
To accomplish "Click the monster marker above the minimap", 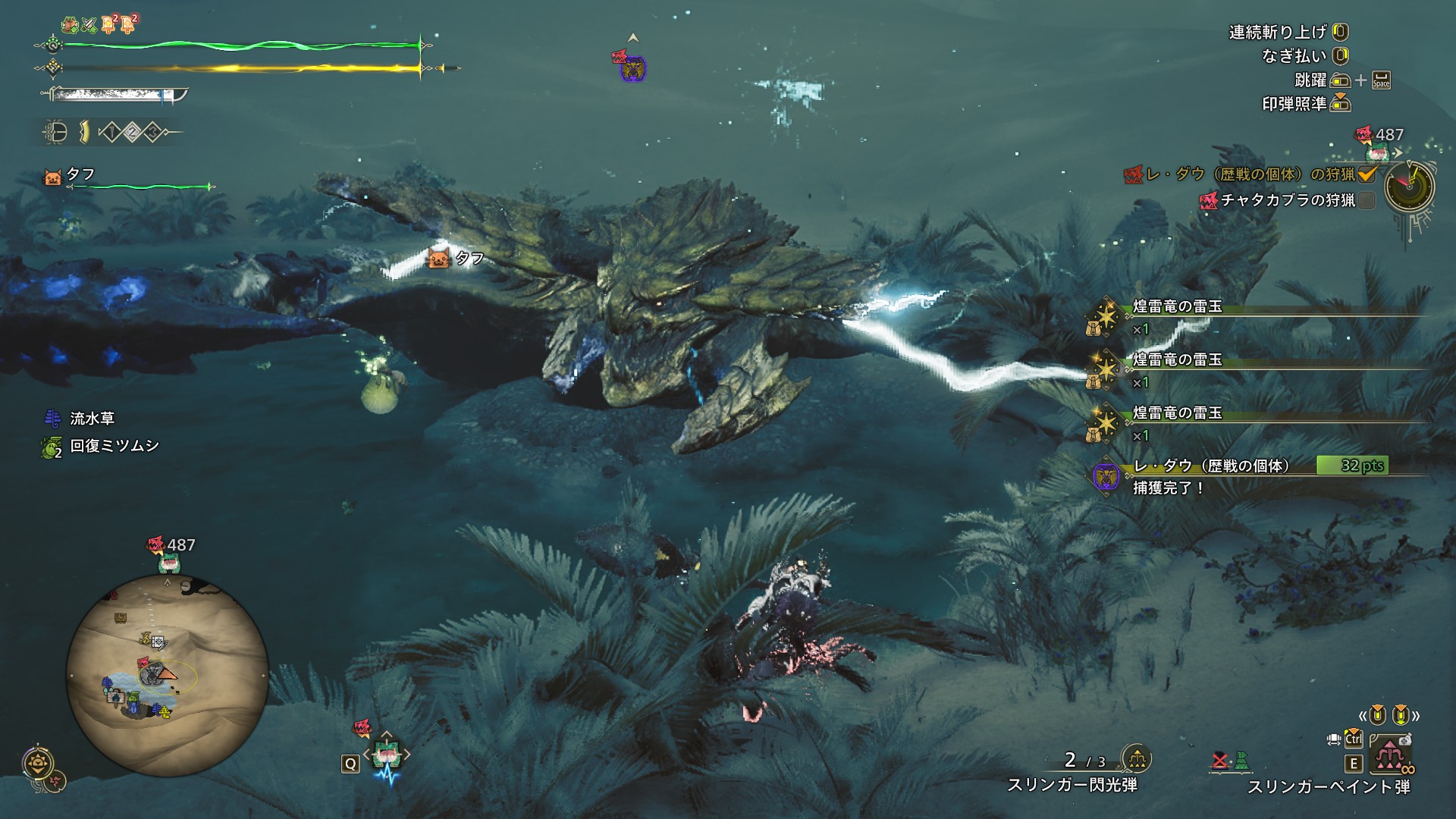I will pos(156,544).
